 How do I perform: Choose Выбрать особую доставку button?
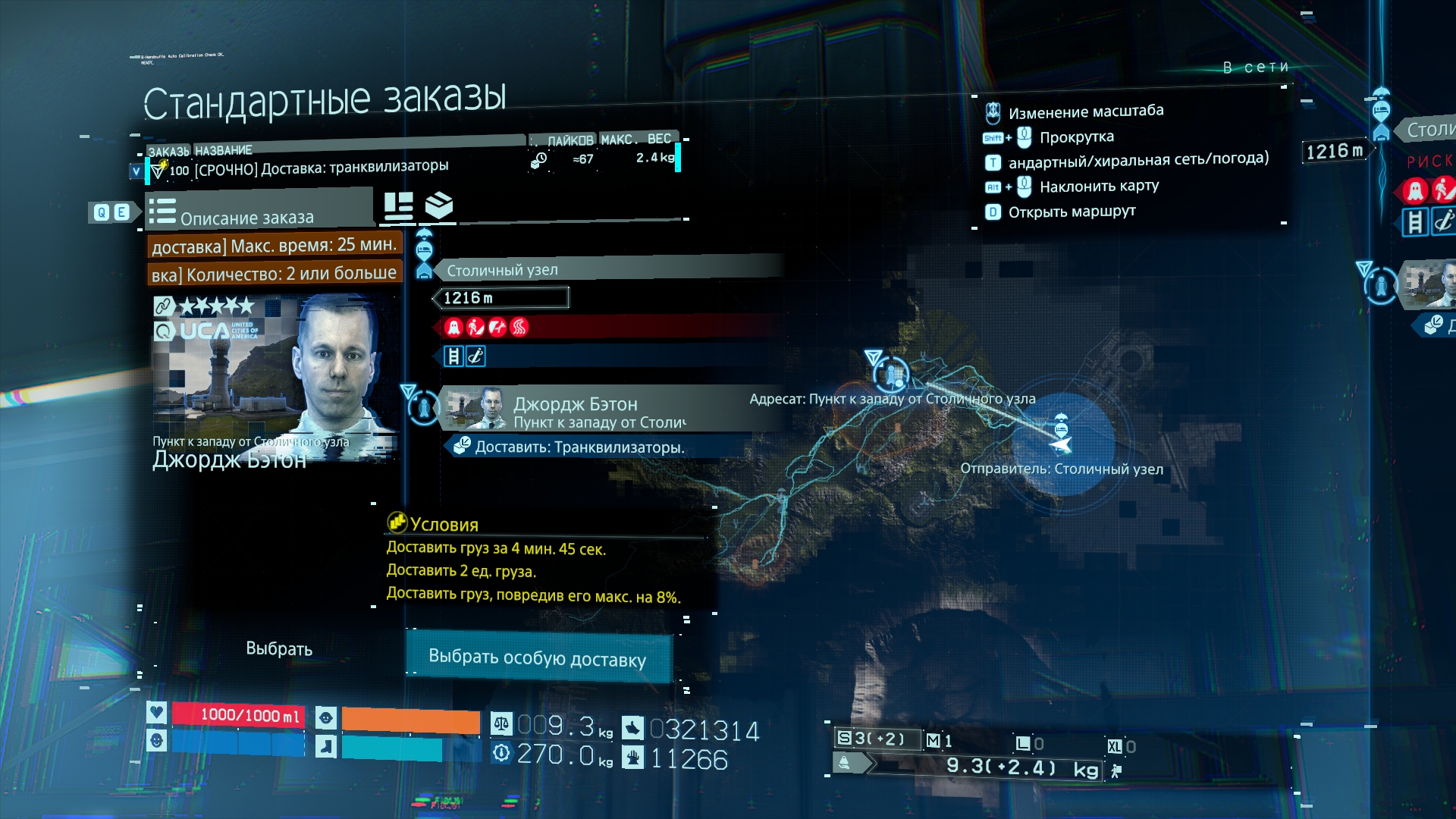[538, 657]
